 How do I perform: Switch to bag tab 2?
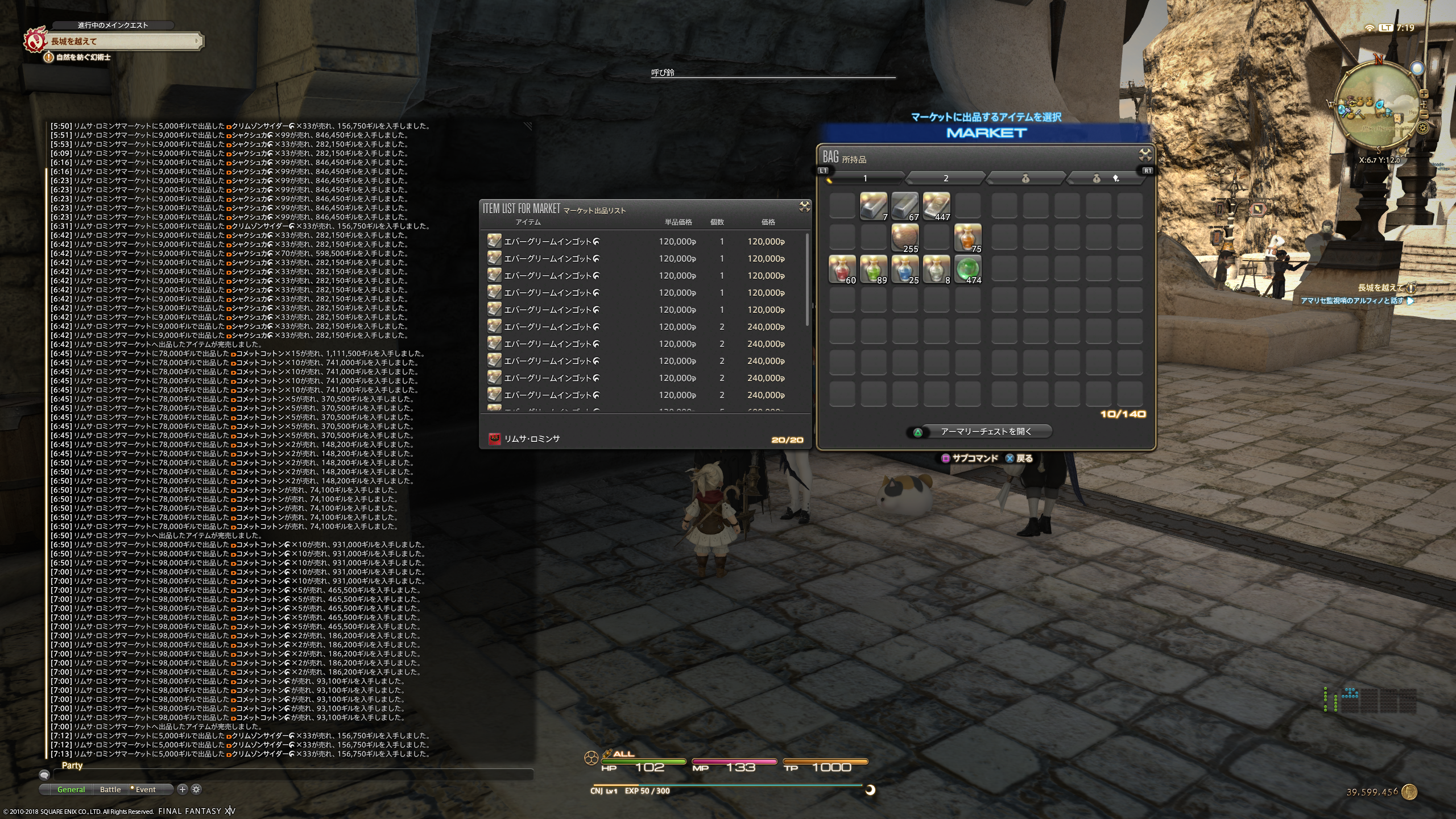945,179
